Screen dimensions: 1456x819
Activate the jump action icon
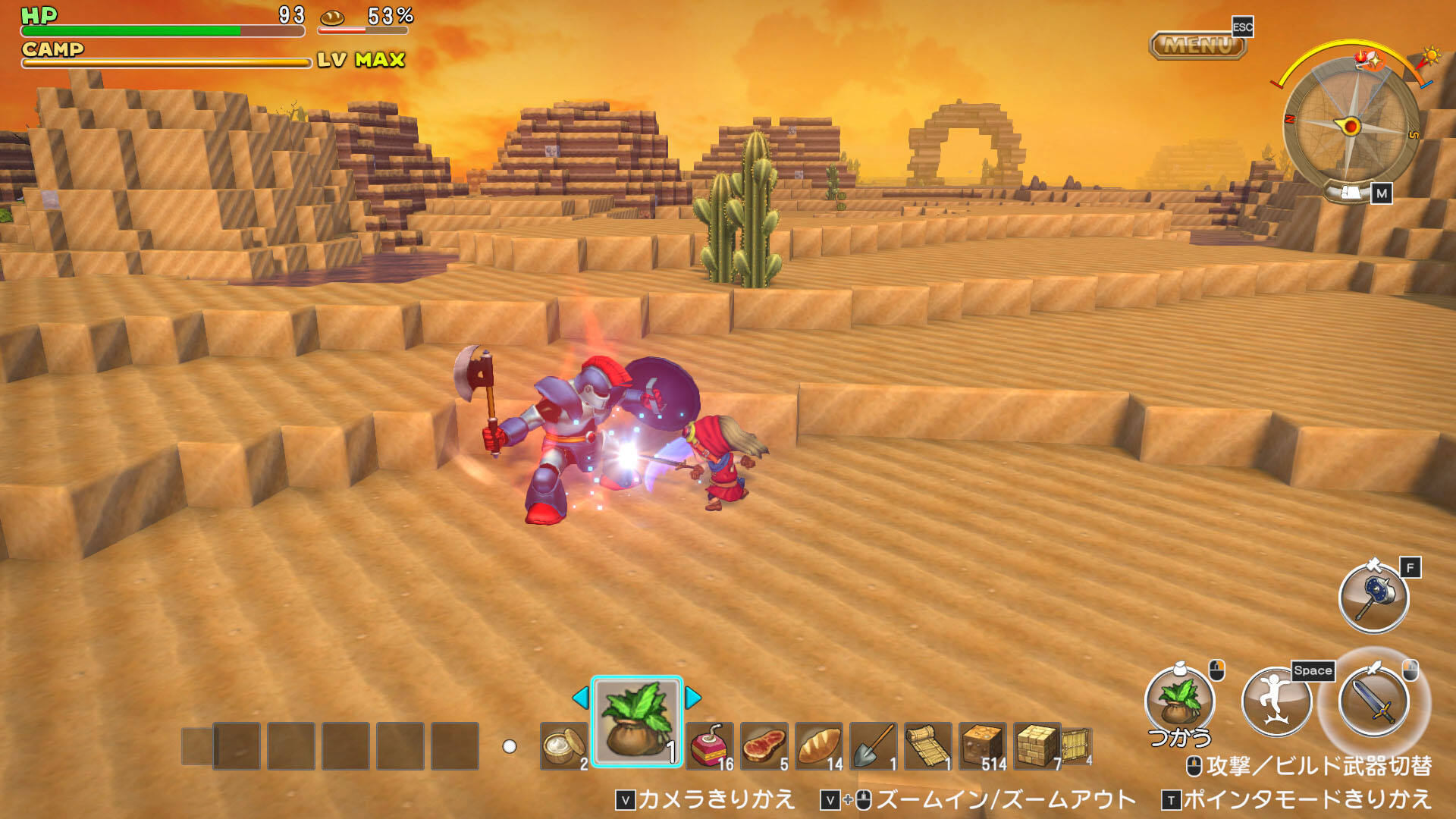1276,703
